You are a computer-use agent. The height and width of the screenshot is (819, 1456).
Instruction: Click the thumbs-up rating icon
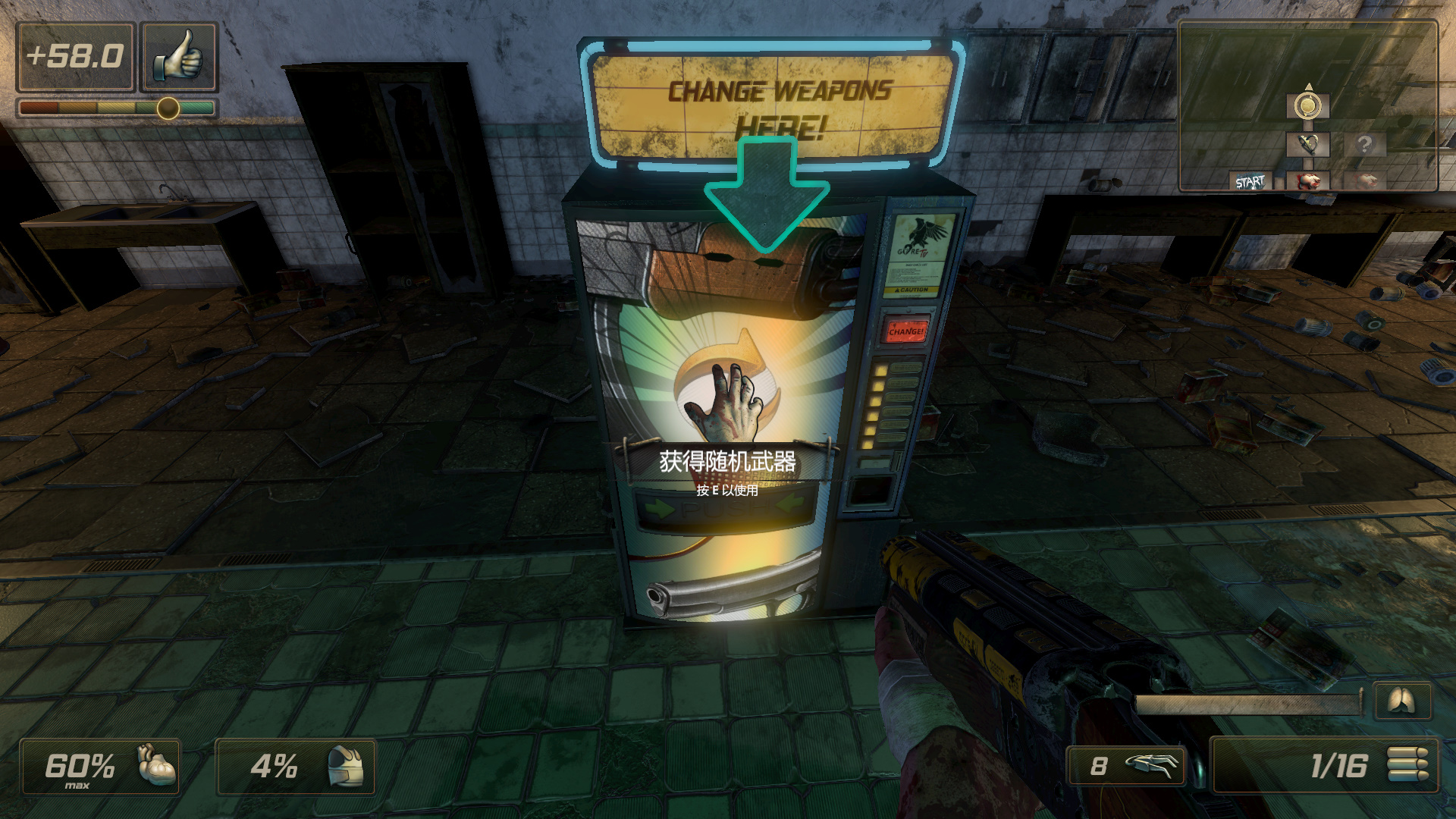point(179,57)
